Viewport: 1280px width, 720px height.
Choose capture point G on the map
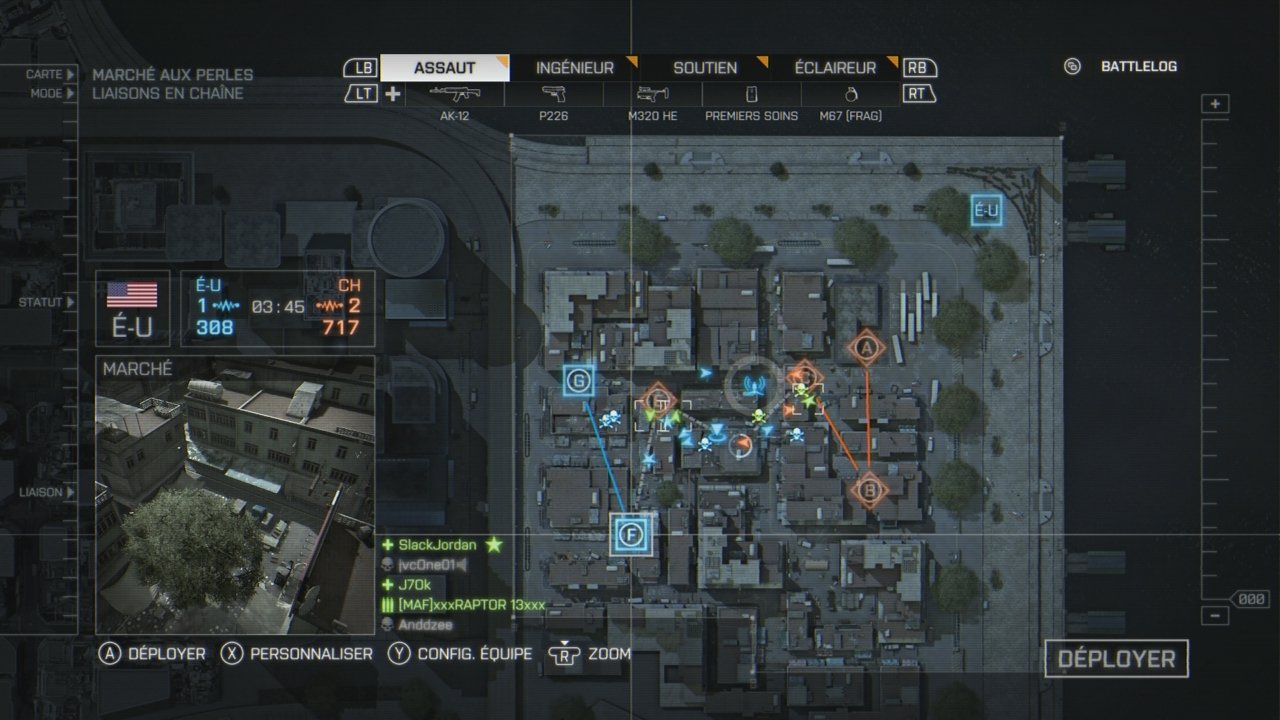coord(579,380)
